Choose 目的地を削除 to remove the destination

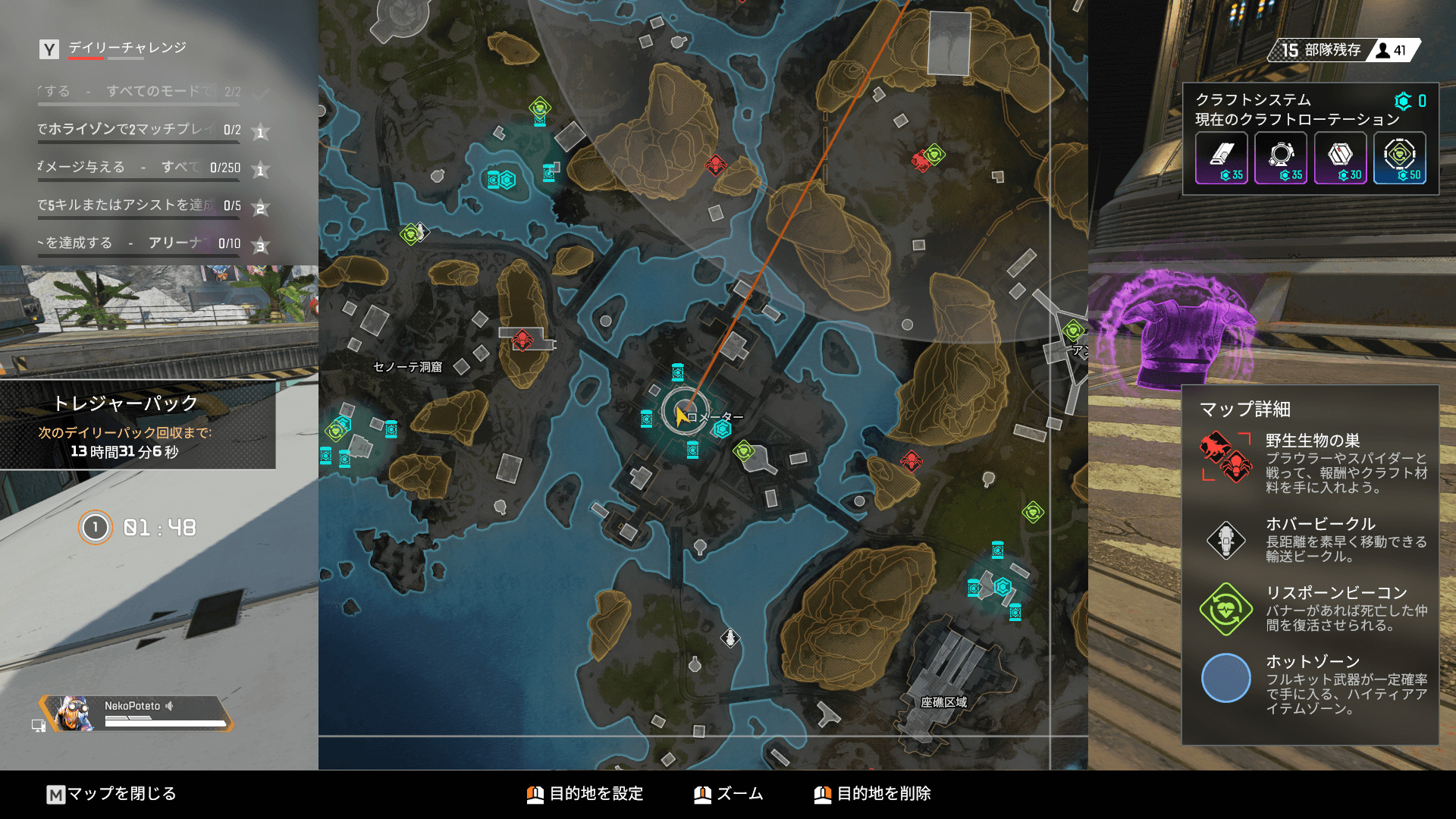[x=873, y=794]
